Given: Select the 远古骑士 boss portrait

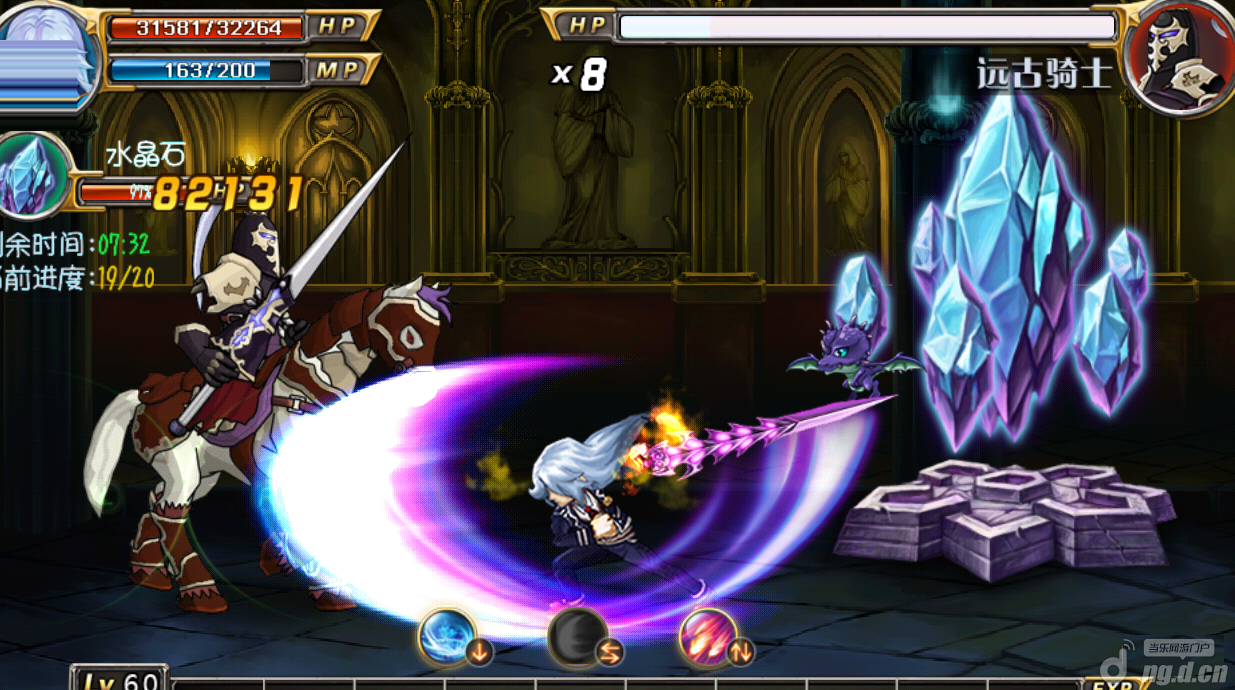Looking at the screenshot, I should point(1178,55).
